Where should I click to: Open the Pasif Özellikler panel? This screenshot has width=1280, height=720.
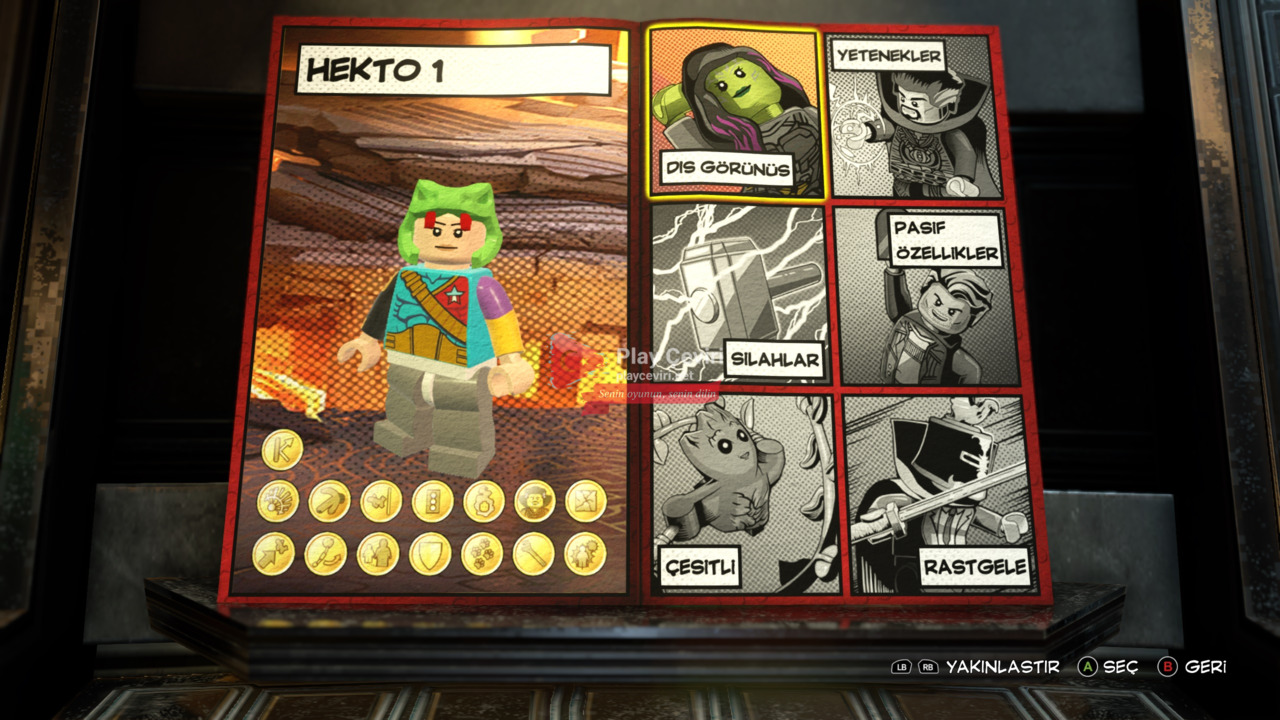coord(926,296)
